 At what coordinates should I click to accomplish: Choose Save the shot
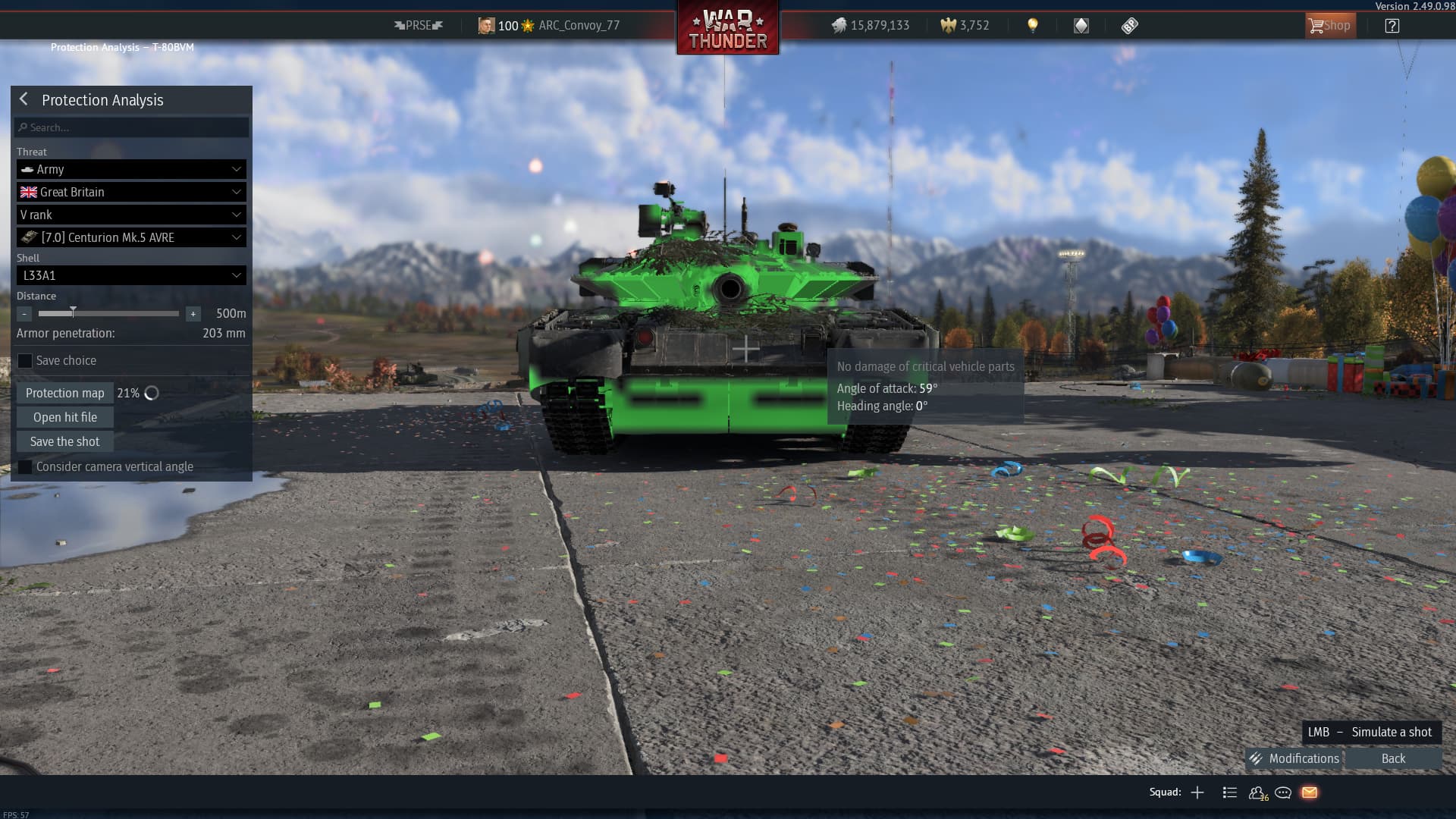point(65,441)
